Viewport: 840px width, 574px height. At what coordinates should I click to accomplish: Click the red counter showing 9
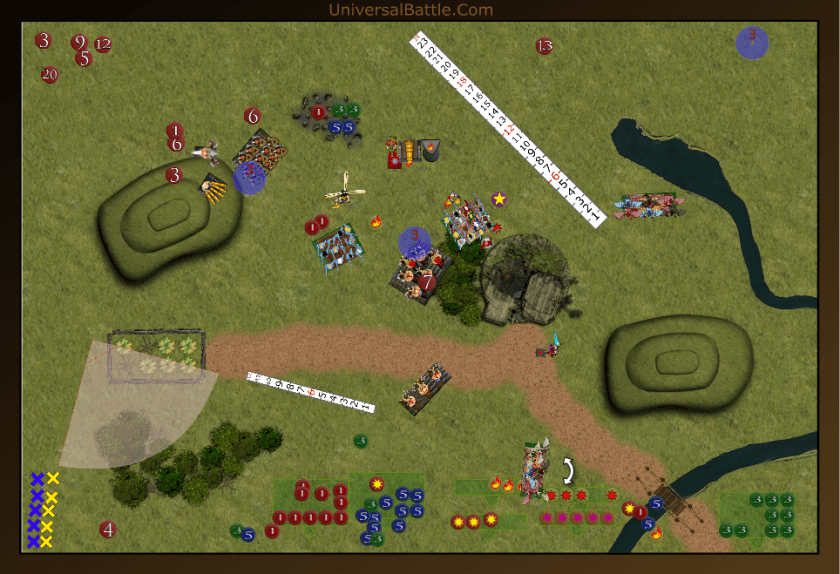coord(79,42)
